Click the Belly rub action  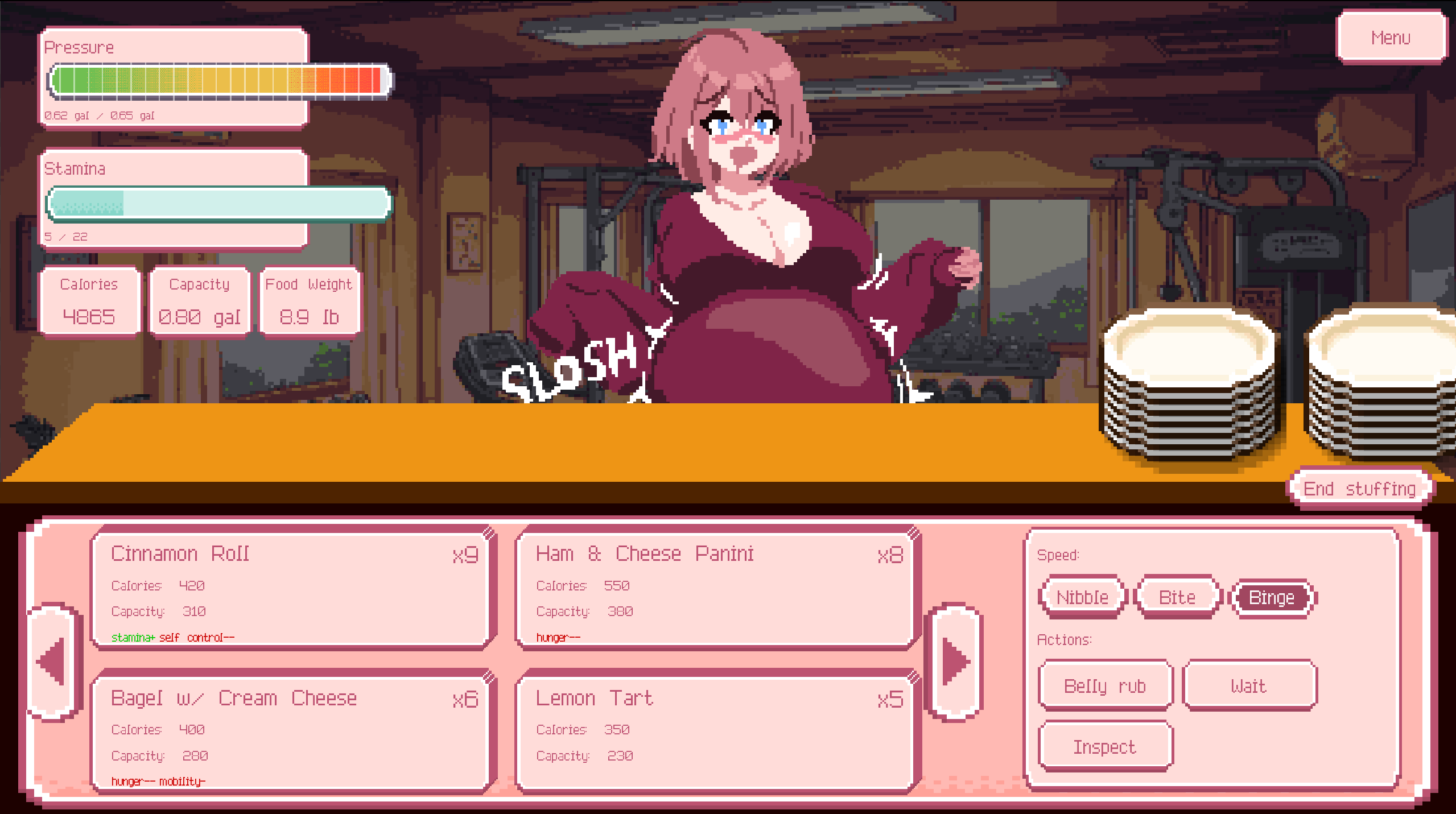pos(1104,685)
